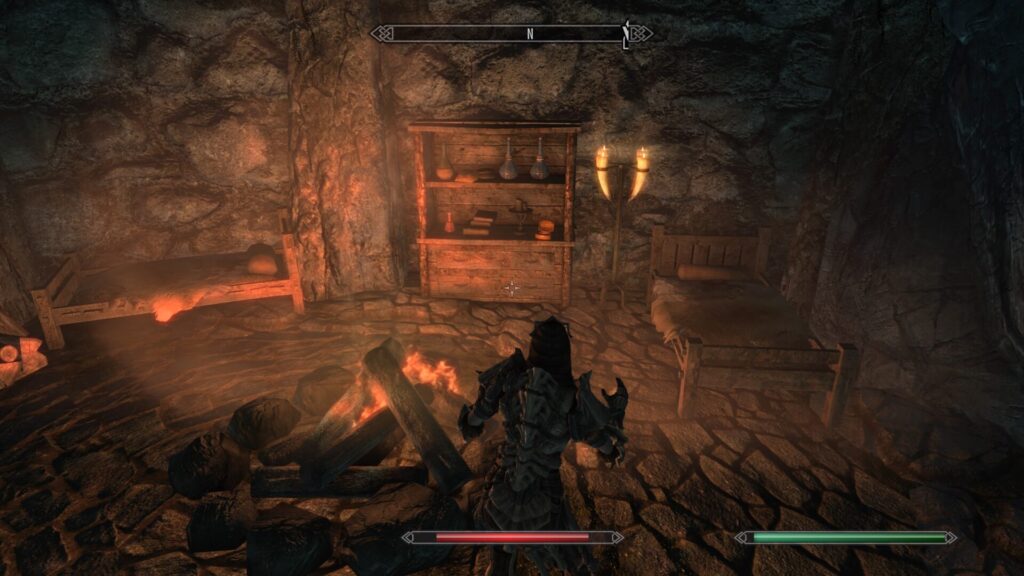Click the compass bar showing North

point(512,34)
